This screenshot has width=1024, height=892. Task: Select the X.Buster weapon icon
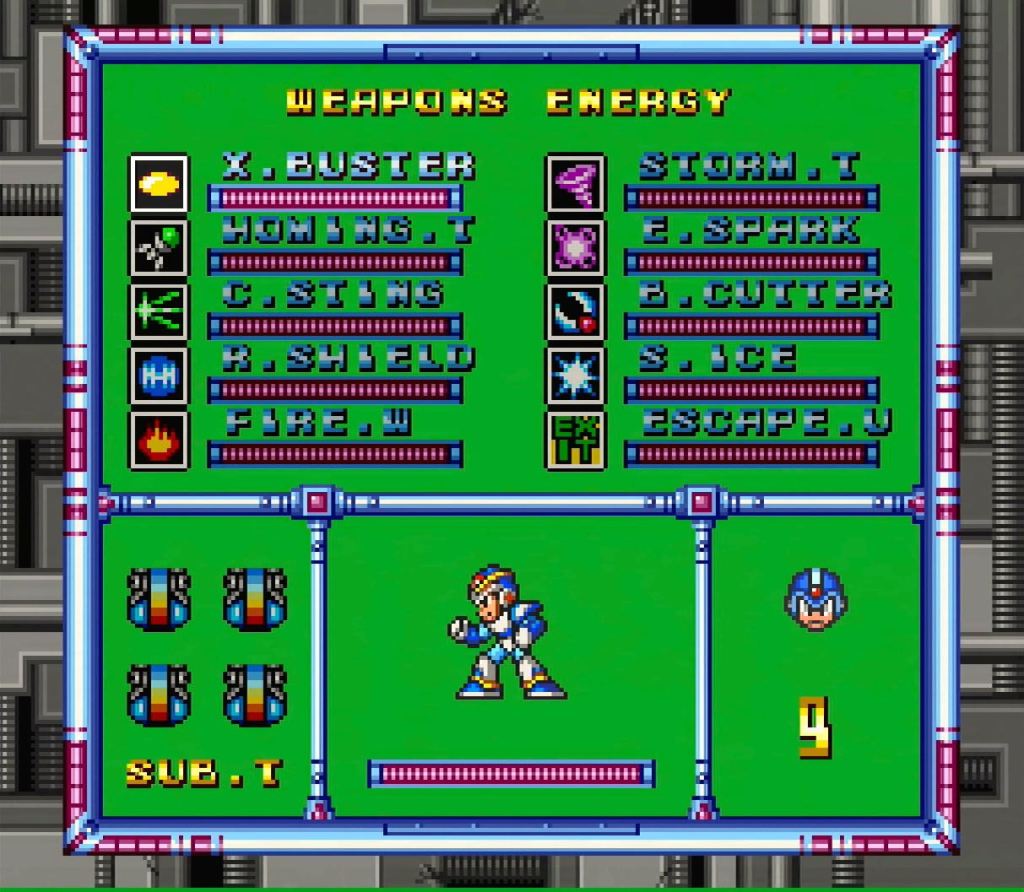pos(159,183)
